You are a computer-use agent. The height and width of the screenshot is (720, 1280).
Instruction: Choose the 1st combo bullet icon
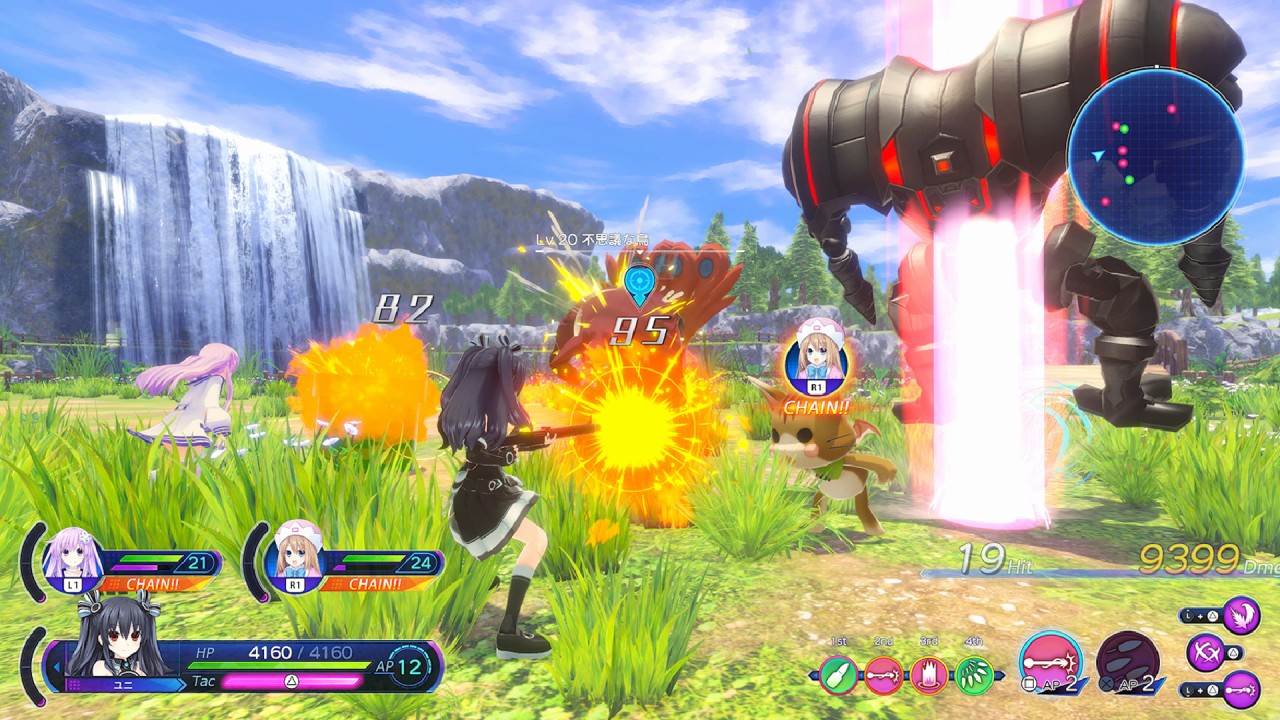click(x=840, y=675)
